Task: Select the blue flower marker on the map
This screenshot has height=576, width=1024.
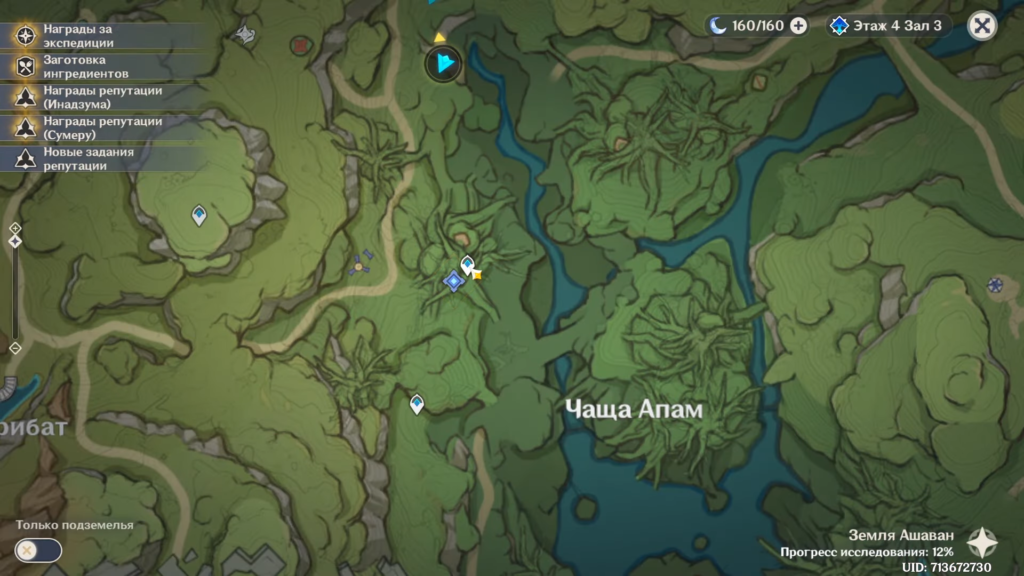Action: [x=995, y=285]
